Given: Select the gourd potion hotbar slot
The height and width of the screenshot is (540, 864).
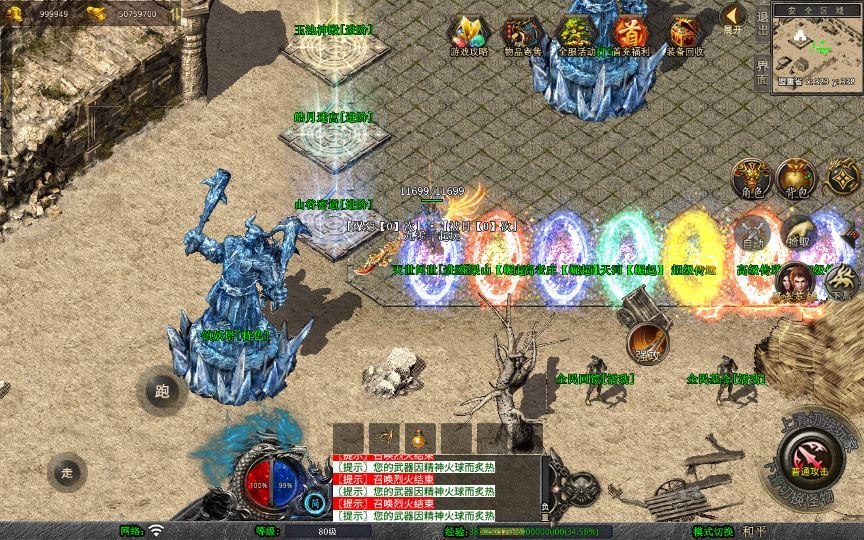Looking at the screenshot, I should click(417, 438).
